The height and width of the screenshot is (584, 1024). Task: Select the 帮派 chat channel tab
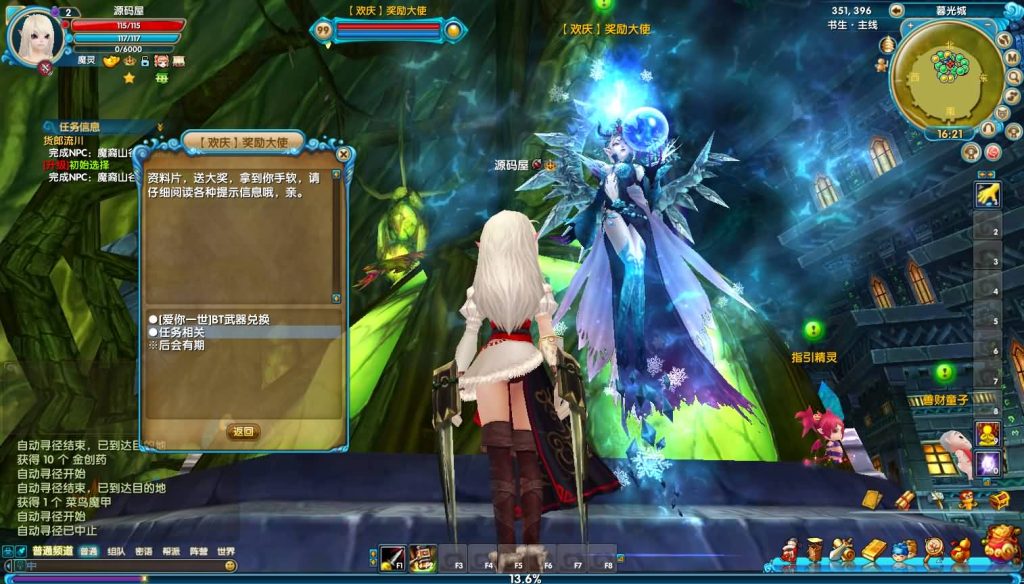[171, 551]
